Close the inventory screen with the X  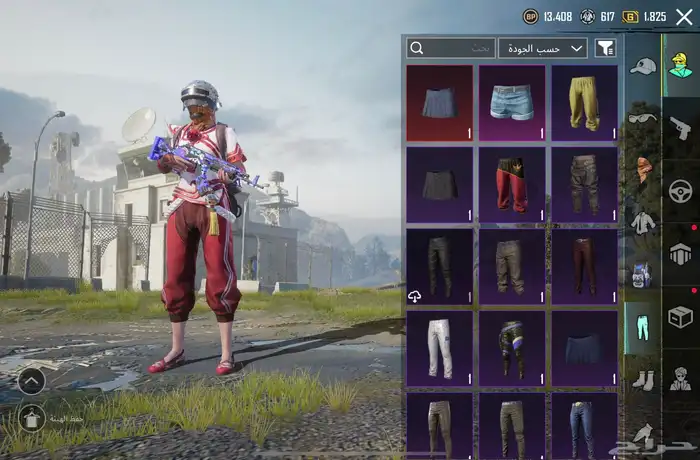(684, 16)
